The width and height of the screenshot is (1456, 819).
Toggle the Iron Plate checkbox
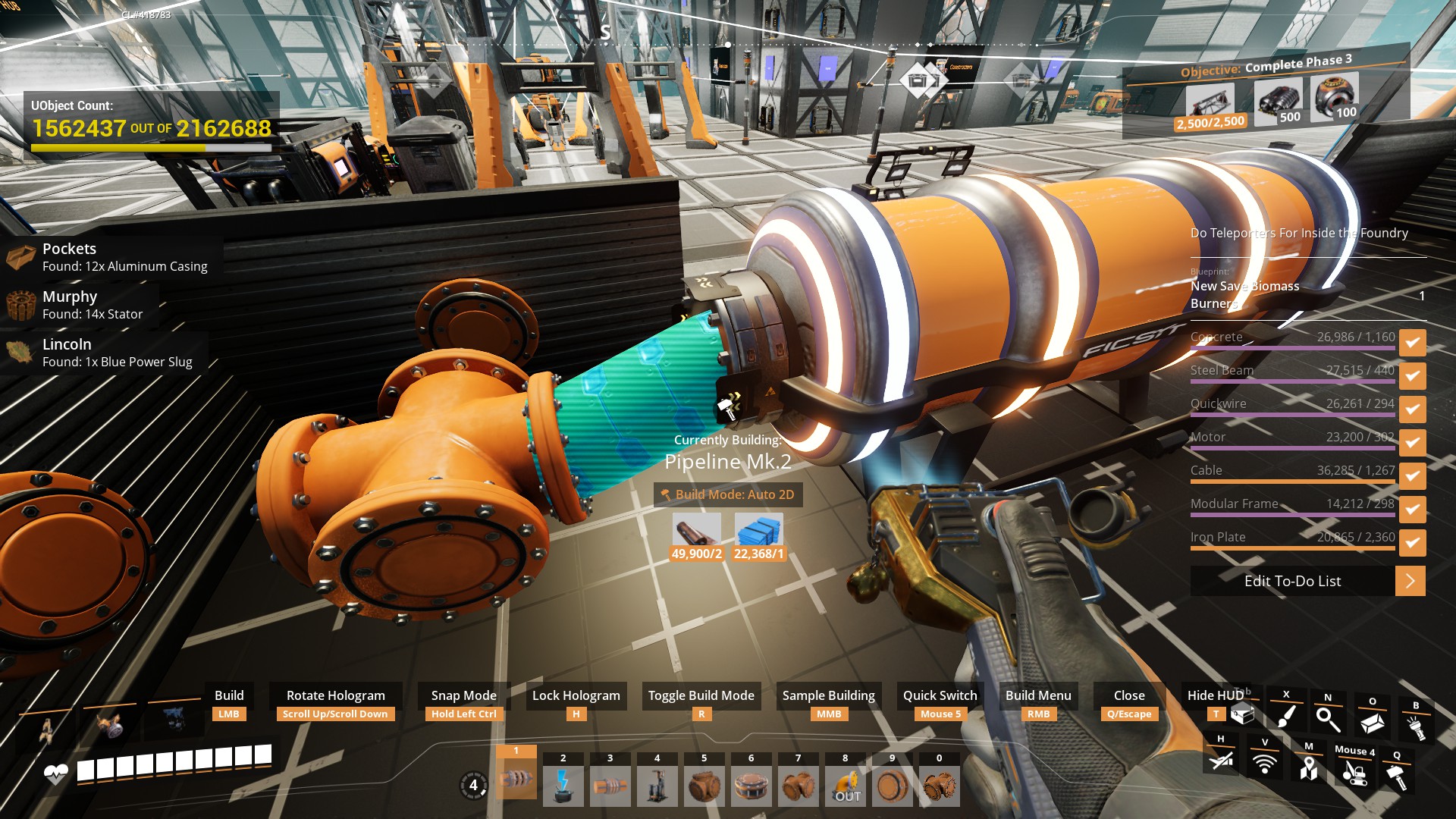tap(1412, 543)
